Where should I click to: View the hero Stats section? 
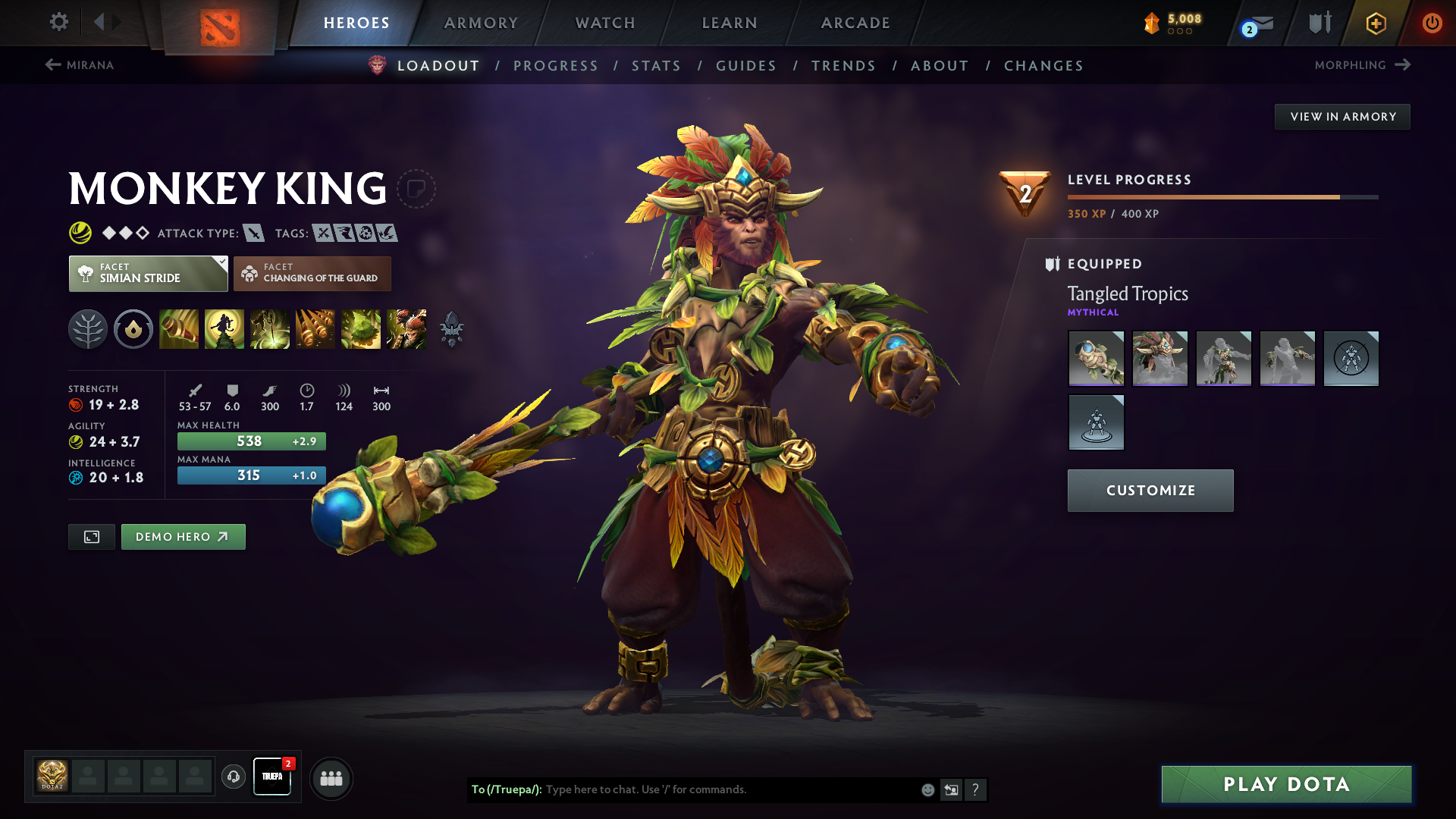click(x=657, y=66)
